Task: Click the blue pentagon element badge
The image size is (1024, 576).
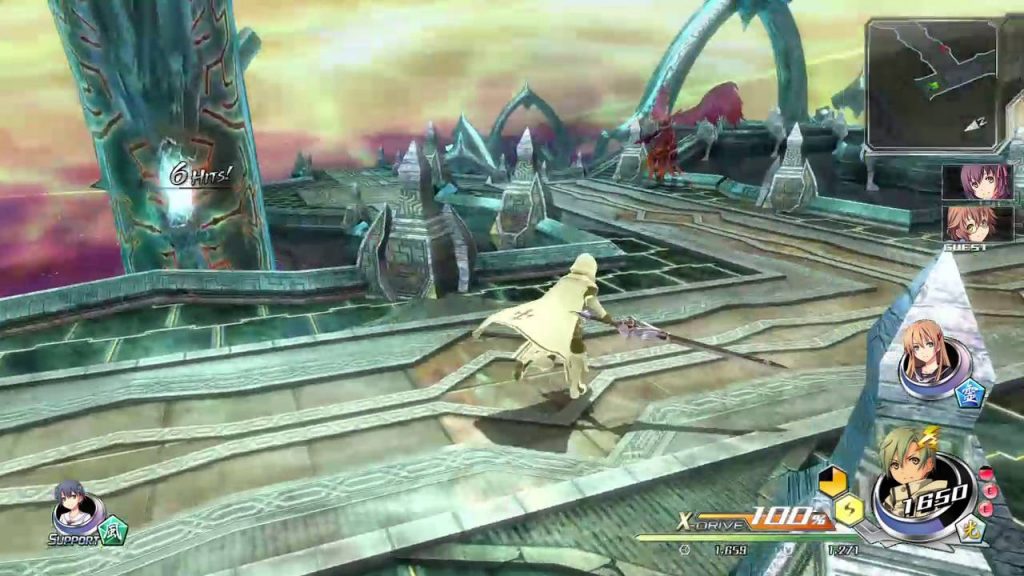Action: click(969, 393)
